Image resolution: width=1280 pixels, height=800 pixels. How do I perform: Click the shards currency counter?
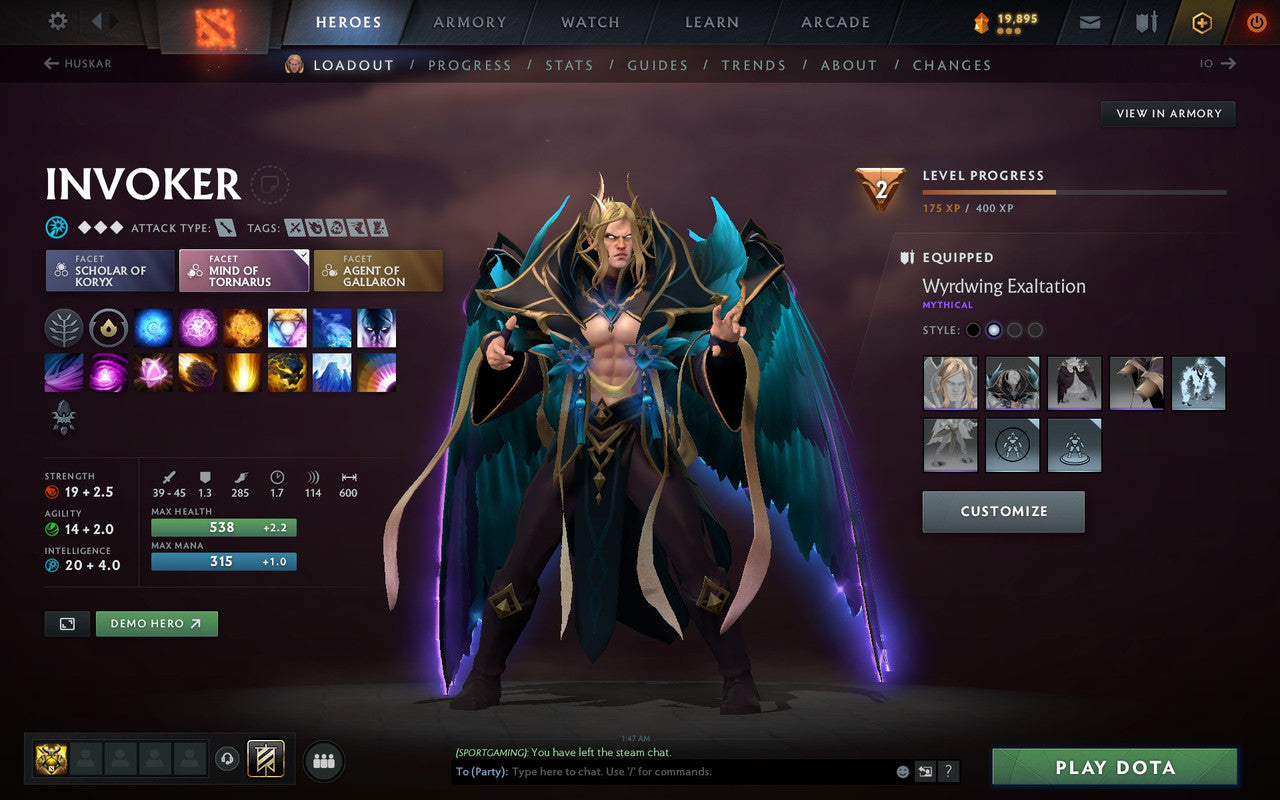coord(1005,21)
